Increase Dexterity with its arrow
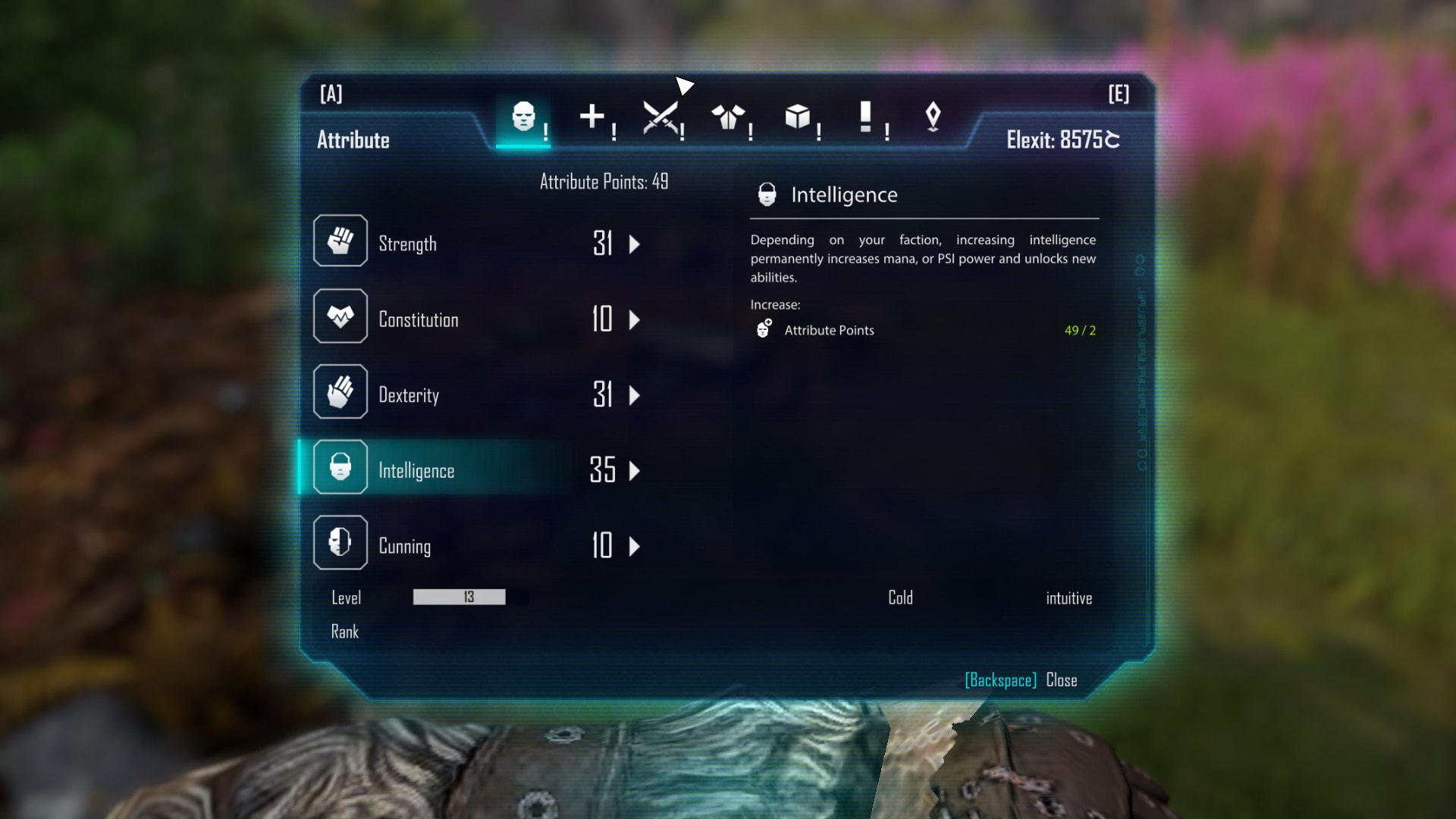 [635, 395]
